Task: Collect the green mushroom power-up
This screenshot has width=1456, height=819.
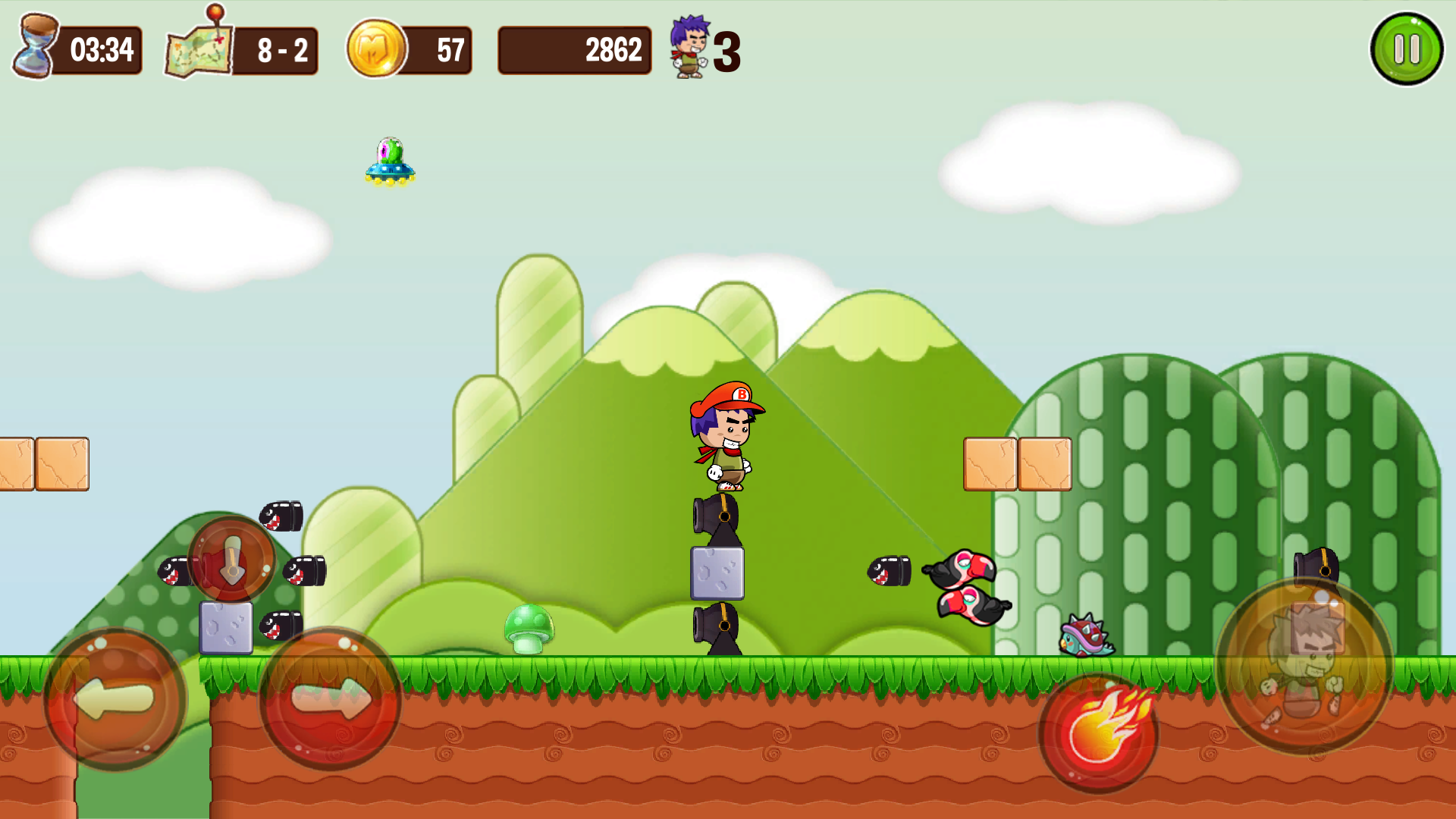Action: click(531, 629)
